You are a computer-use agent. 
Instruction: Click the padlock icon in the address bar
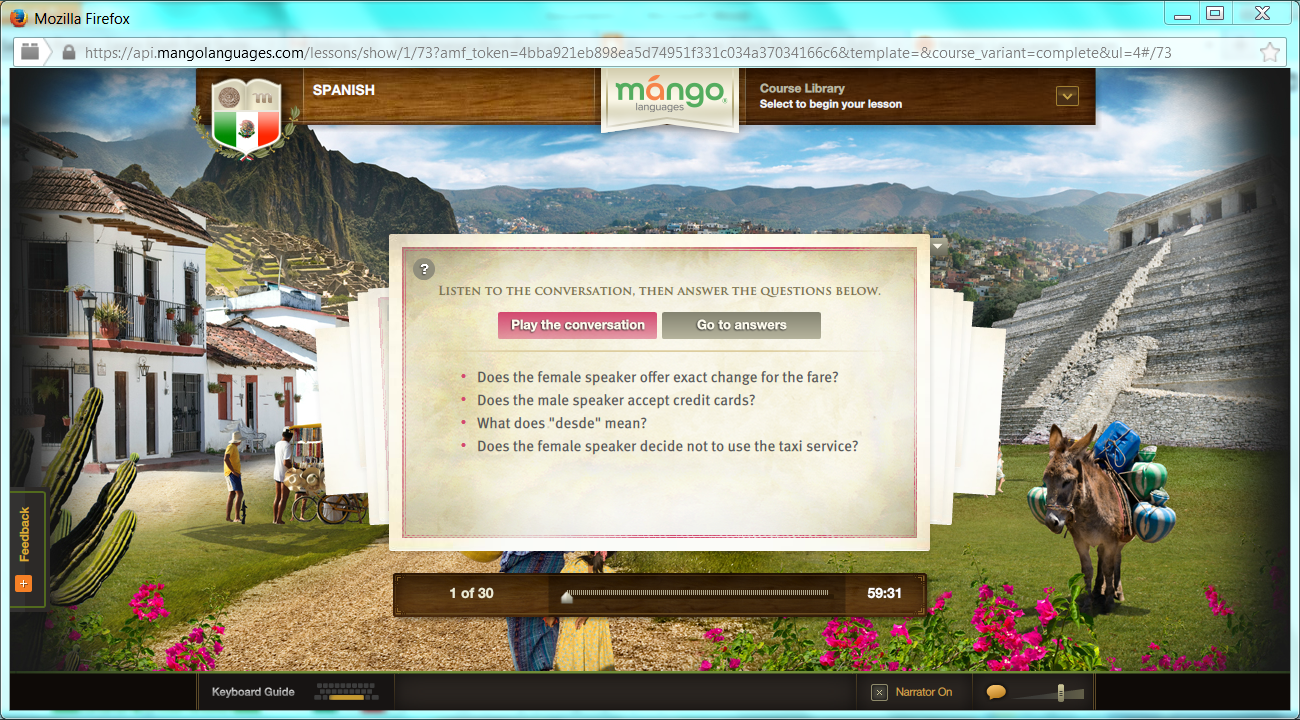click(x=67, y=52)
